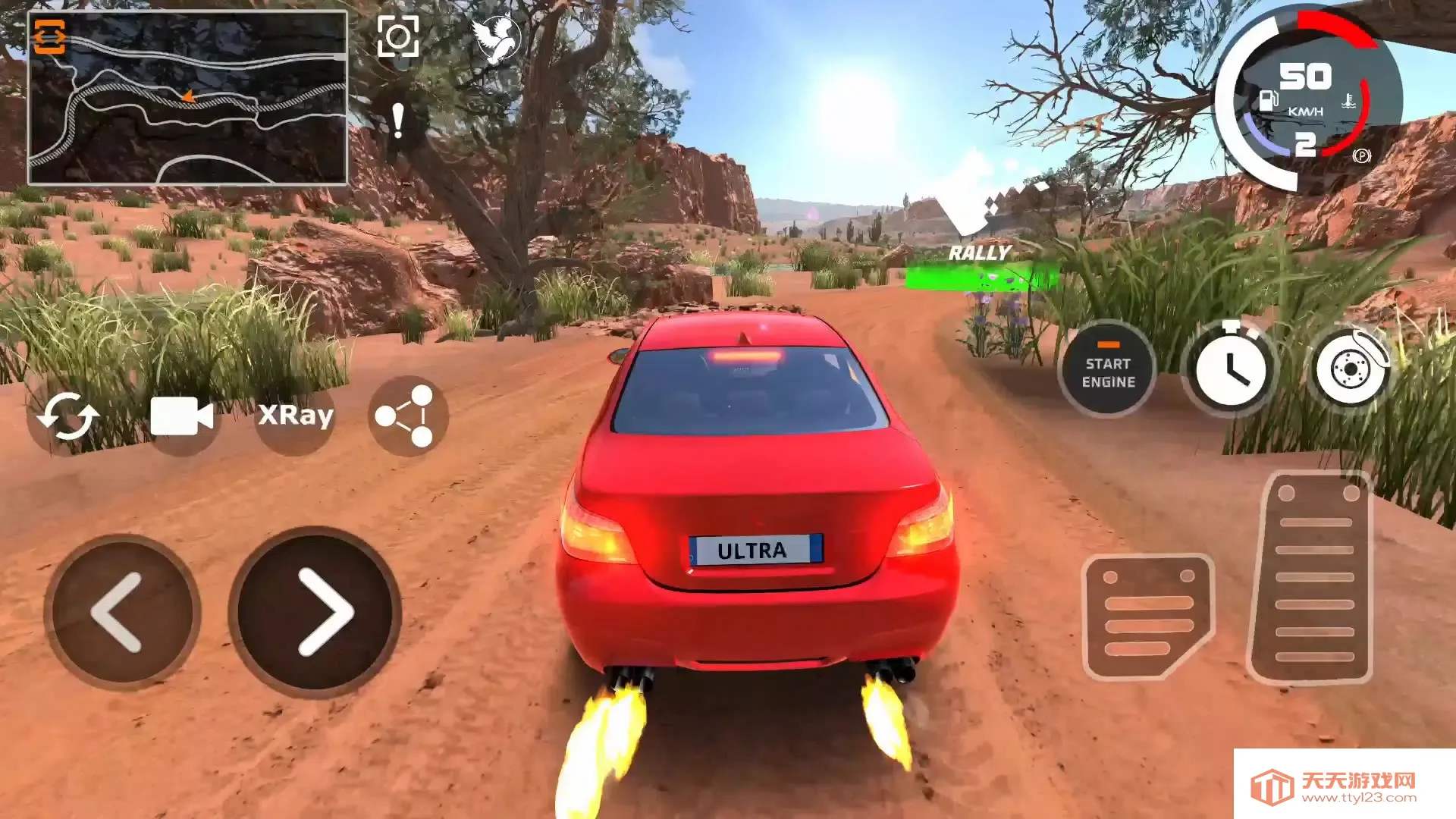Tap the camera view rotate icon

[69, 415]
